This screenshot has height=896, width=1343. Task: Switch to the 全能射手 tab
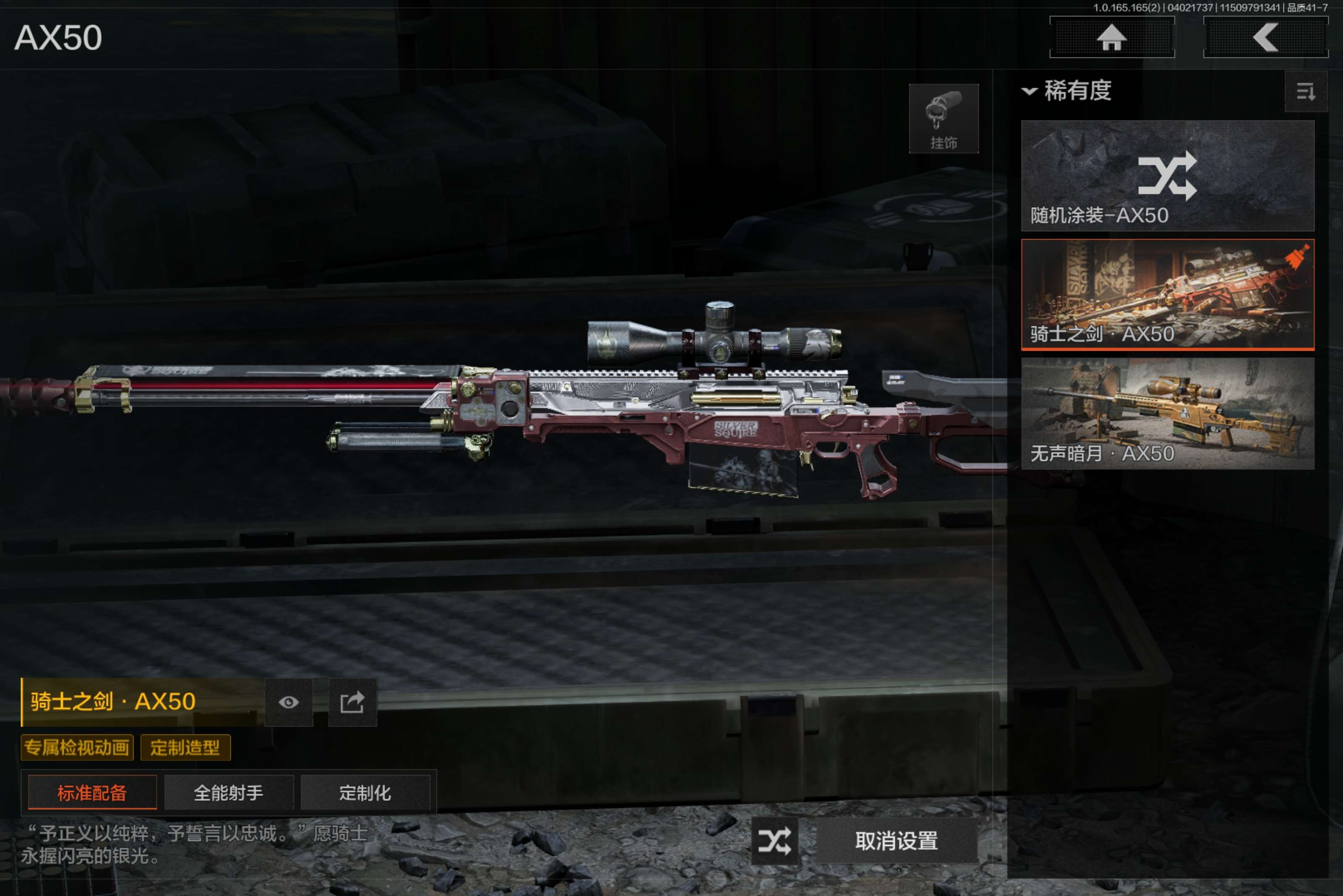(x=229, y=792)
